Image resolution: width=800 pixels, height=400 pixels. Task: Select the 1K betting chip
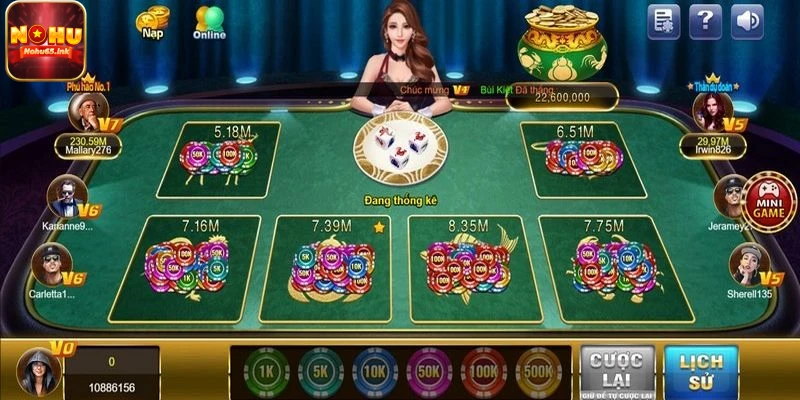pyautogui.click(x=267, y=372)
